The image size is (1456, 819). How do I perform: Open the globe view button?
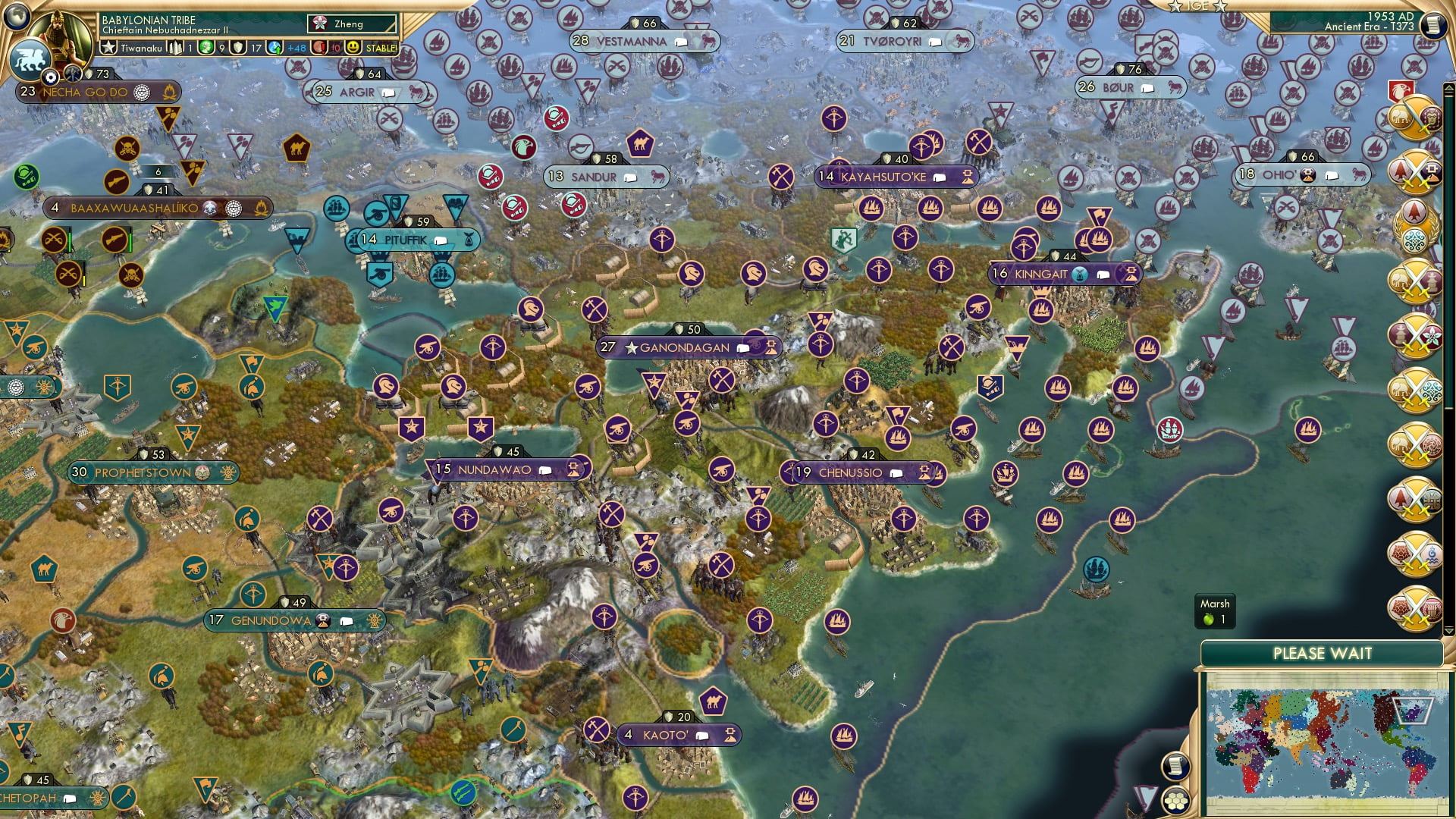(17, 15)
